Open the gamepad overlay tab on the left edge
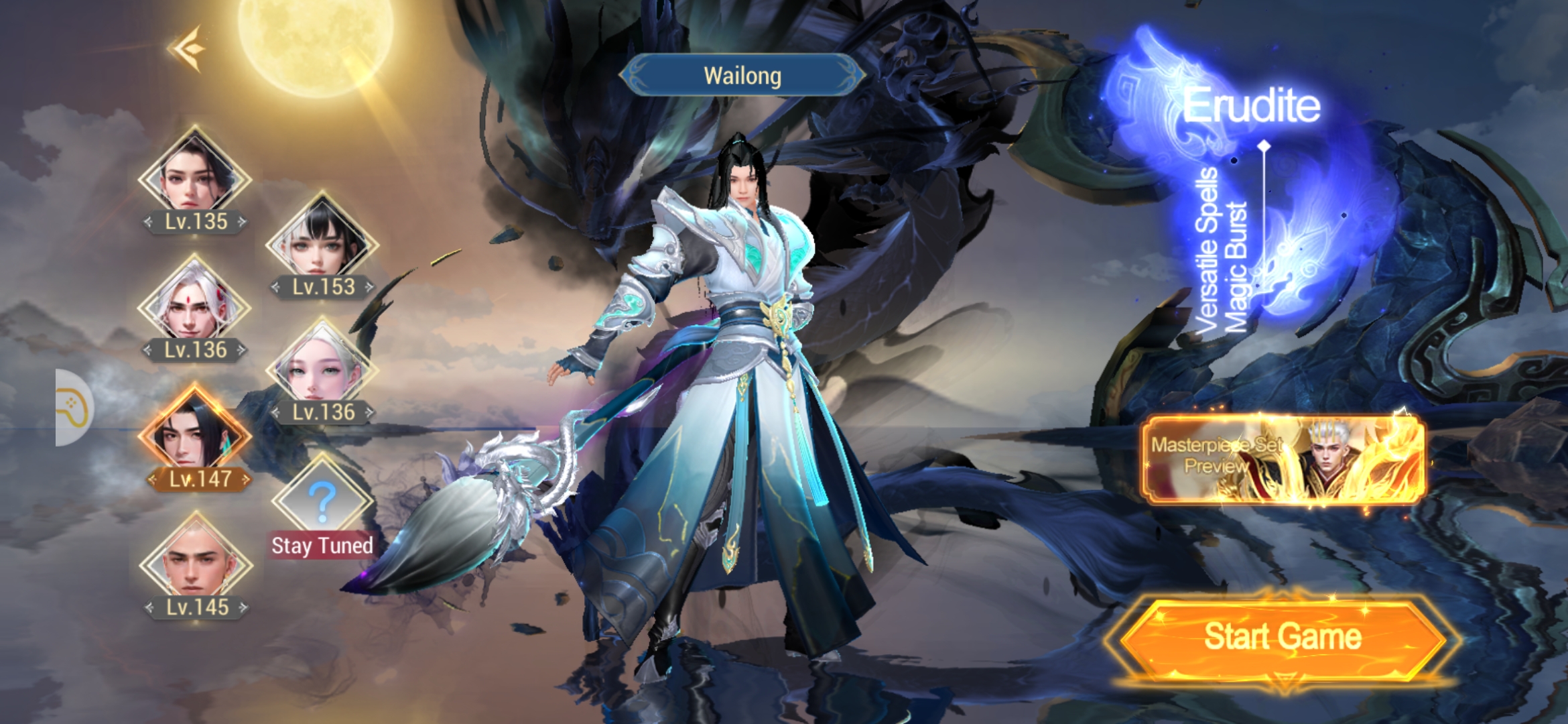The width and height of the screenshot is (1568, 724). [74, 408]
